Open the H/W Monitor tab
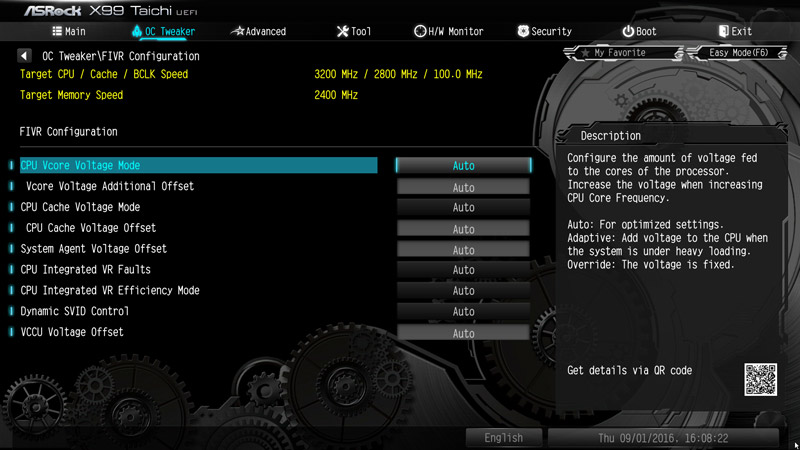 448,31
